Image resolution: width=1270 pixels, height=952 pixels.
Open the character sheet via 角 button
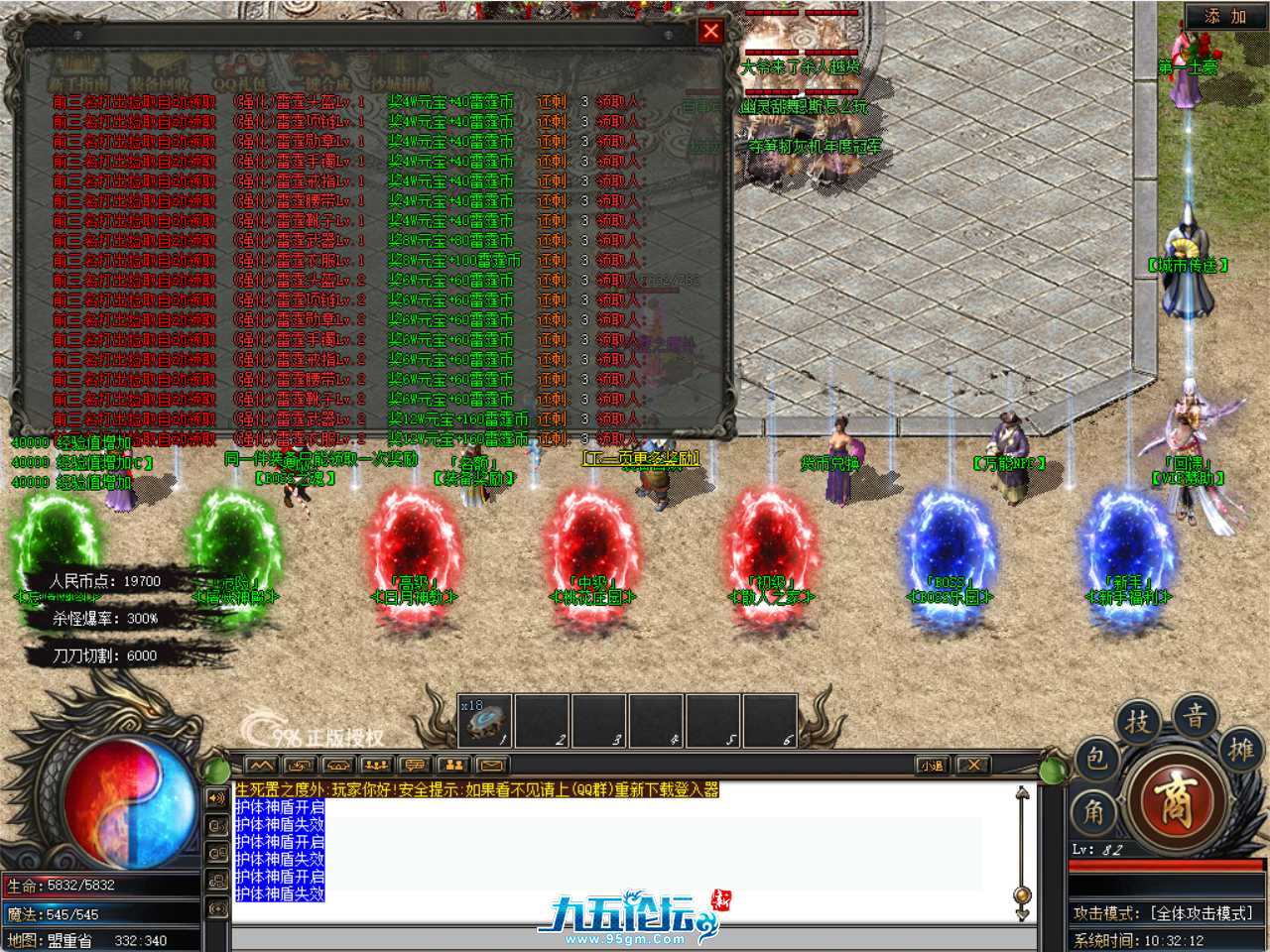click(x=1093, y=813)
